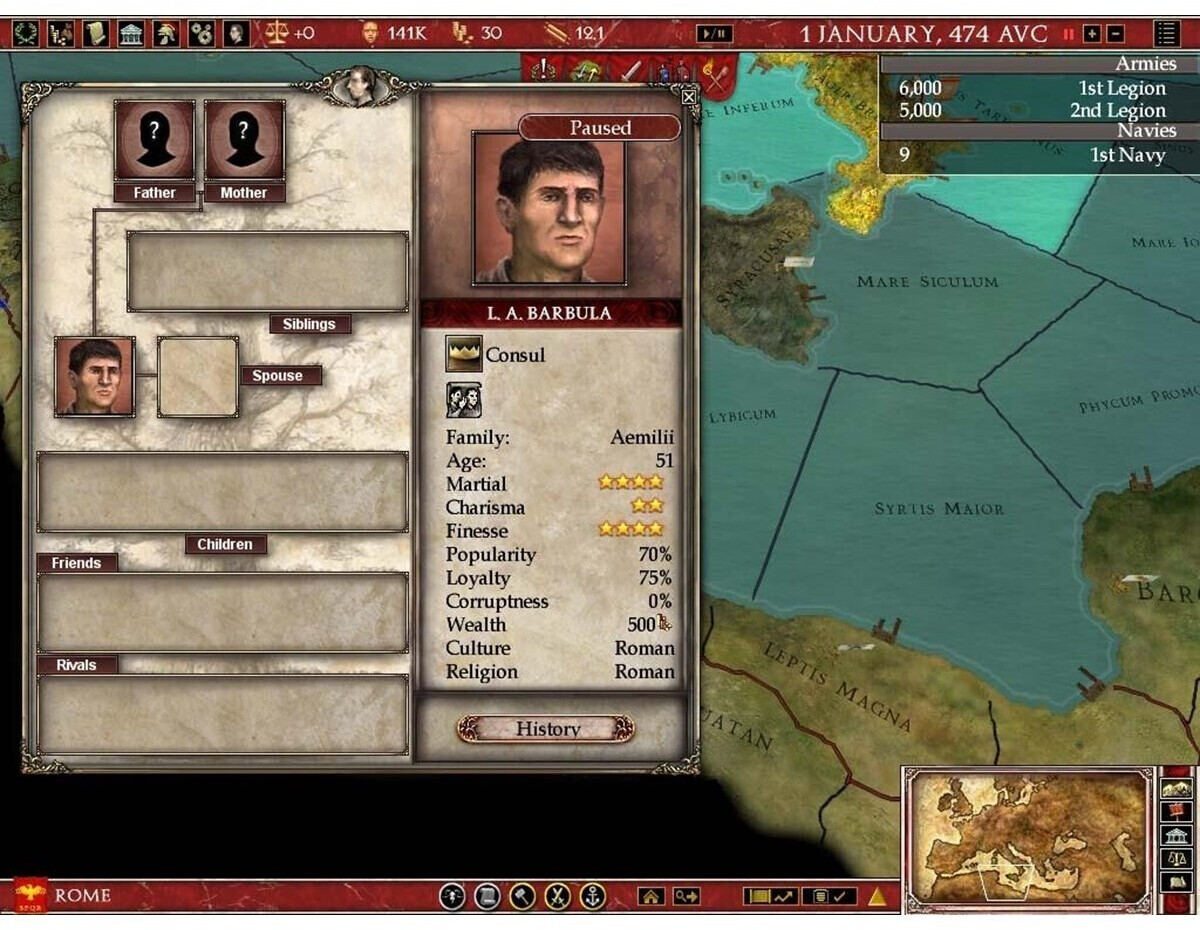The image size is (1200, 930).
Task: Open L. A. Barbula's History
Action: (546, 729)
